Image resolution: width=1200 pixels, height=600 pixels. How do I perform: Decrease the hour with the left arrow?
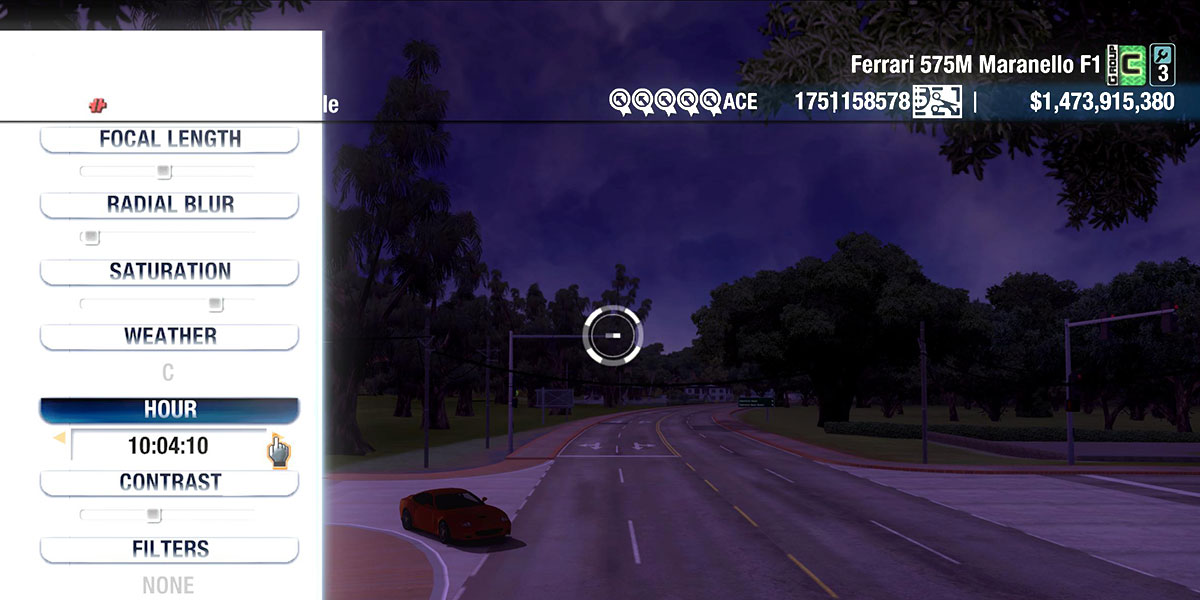pos(59,438)
